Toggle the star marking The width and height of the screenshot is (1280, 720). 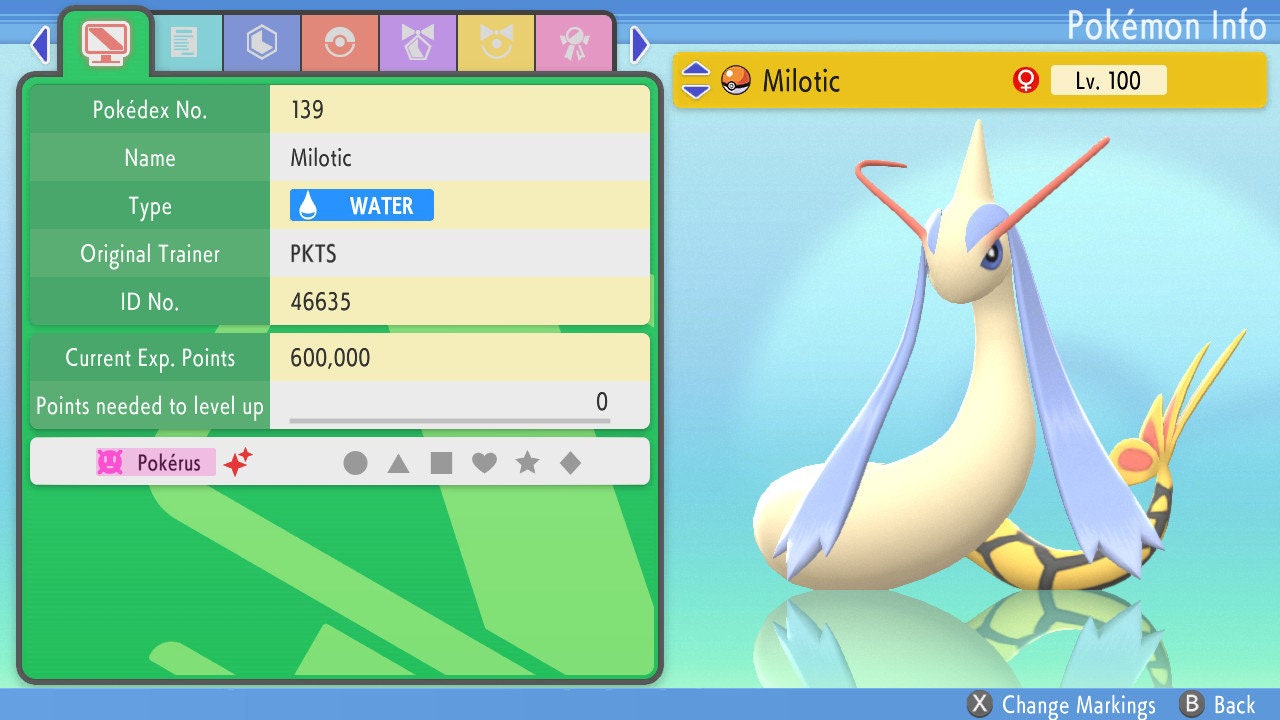[527, 463]
